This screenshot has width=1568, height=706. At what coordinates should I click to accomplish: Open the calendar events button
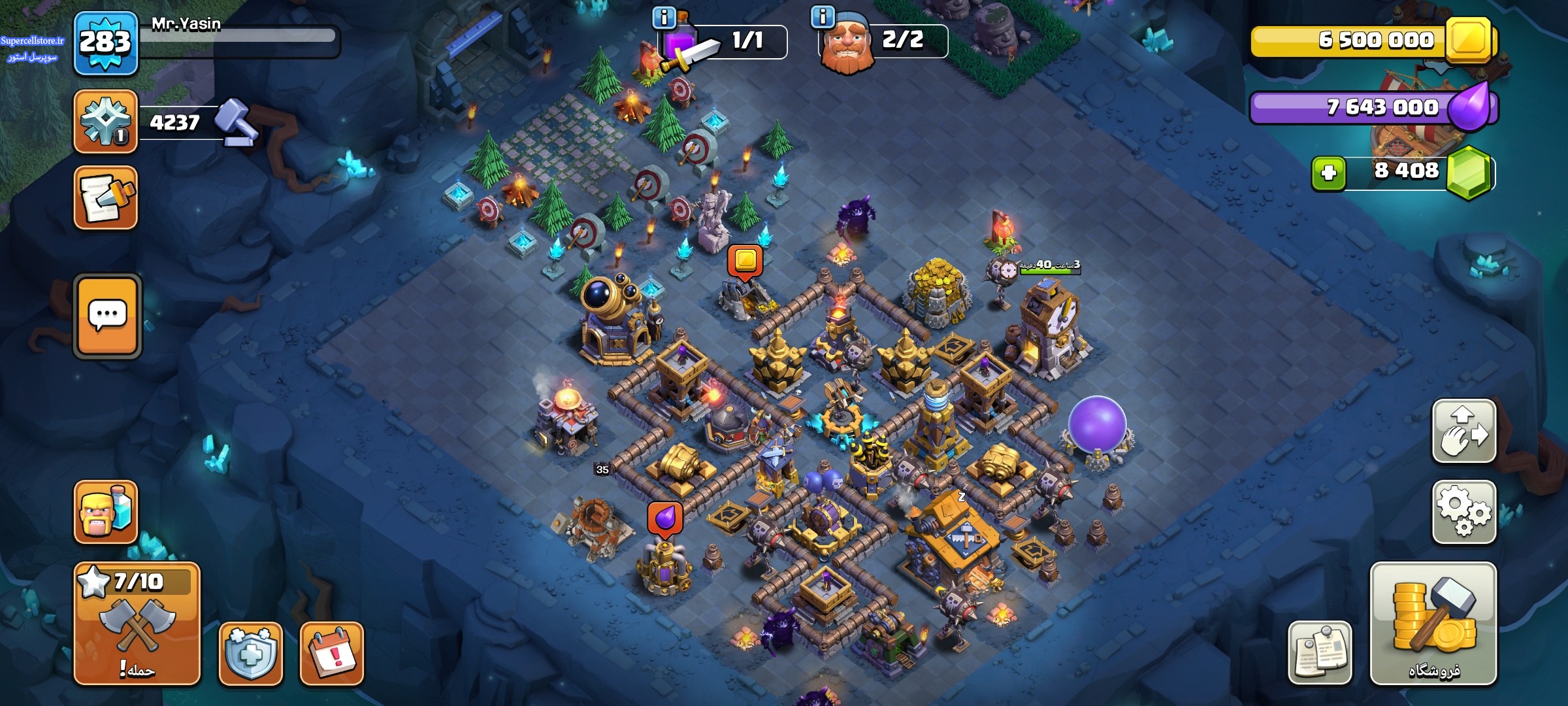pos(331,653)
